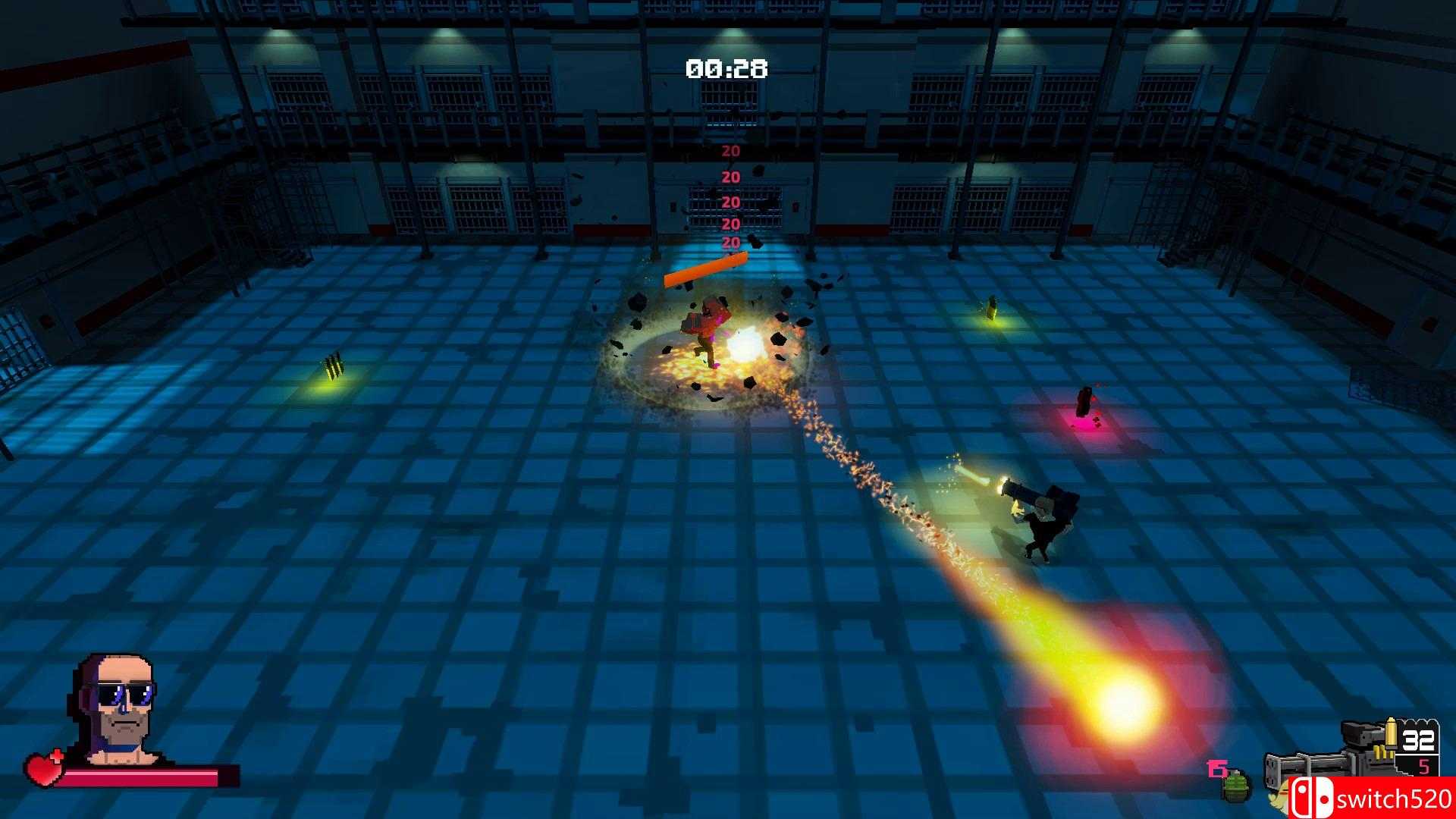Click the pink grenade count 6
Screen dimensions: 1456x819
pyautogui.click(x=1216, y=767)
